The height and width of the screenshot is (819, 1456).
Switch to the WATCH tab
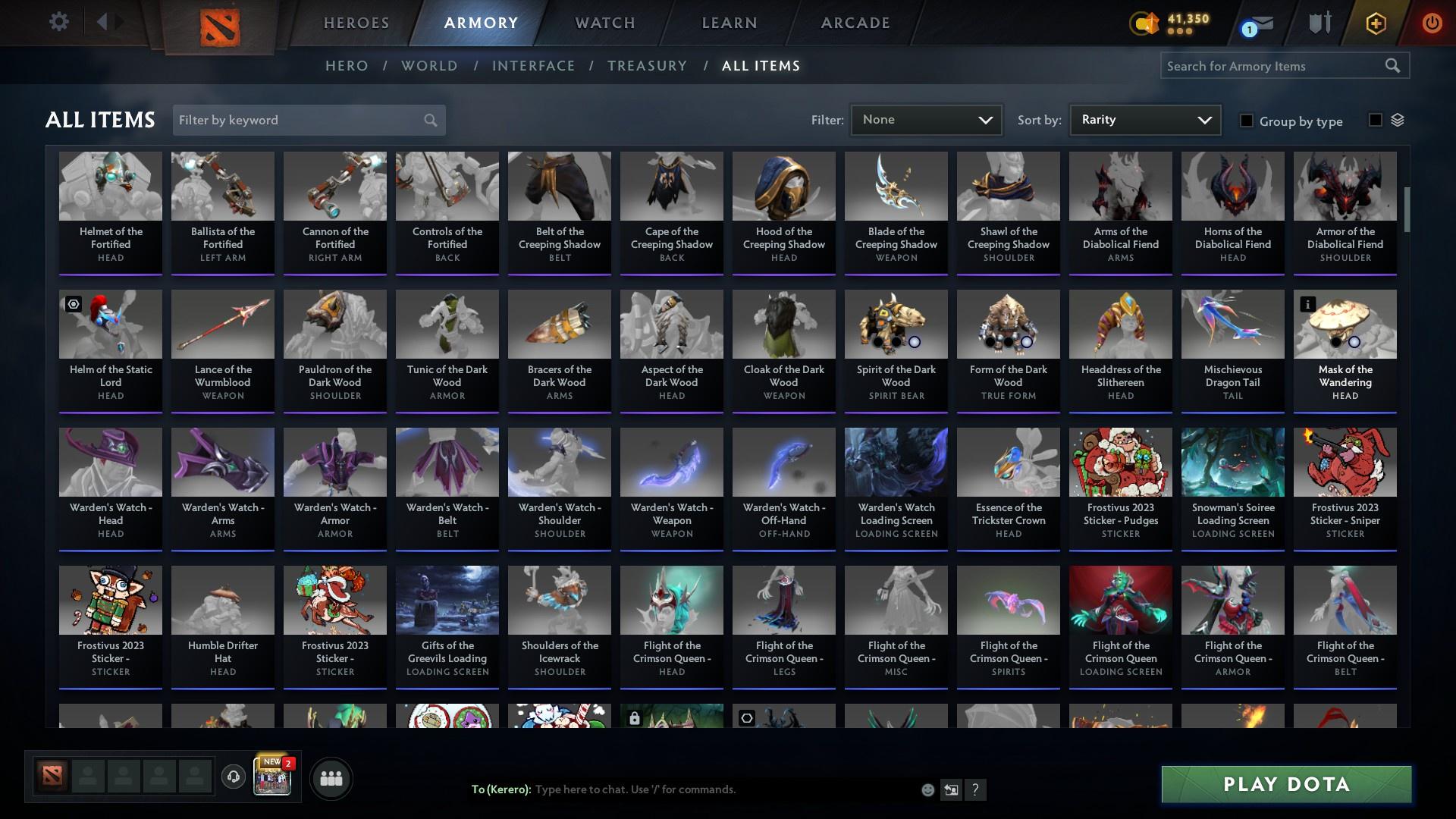click(604, 23)
